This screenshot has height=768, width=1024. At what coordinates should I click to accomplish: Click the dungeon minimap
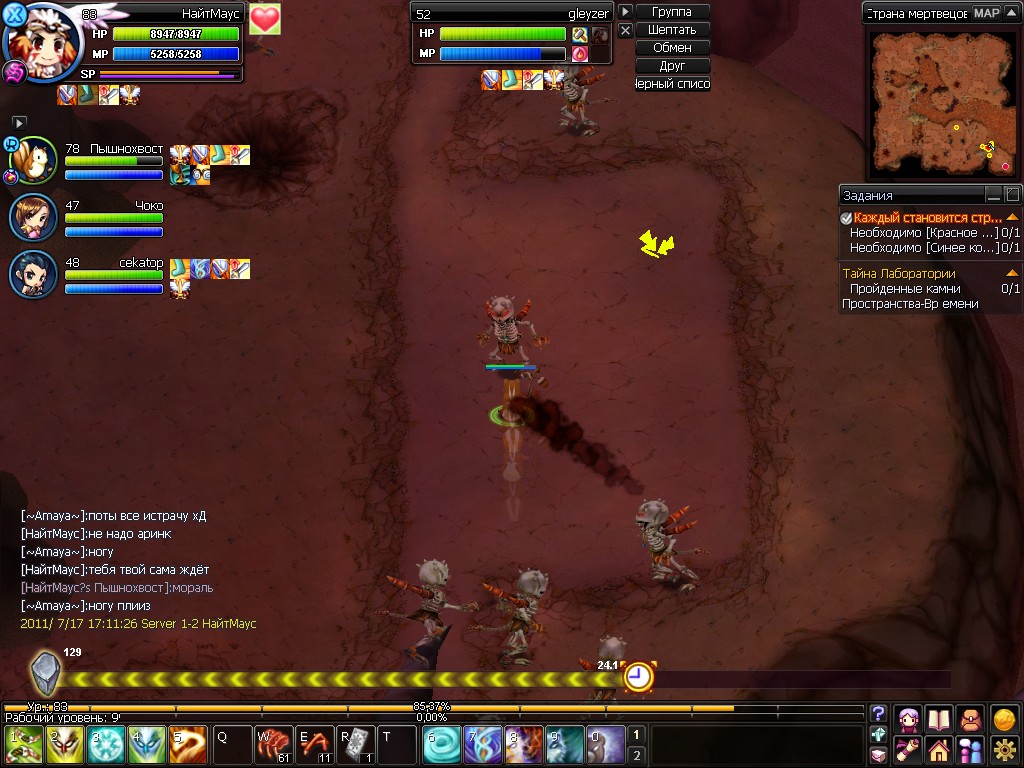pyautogui.click(x=940, y=100)
